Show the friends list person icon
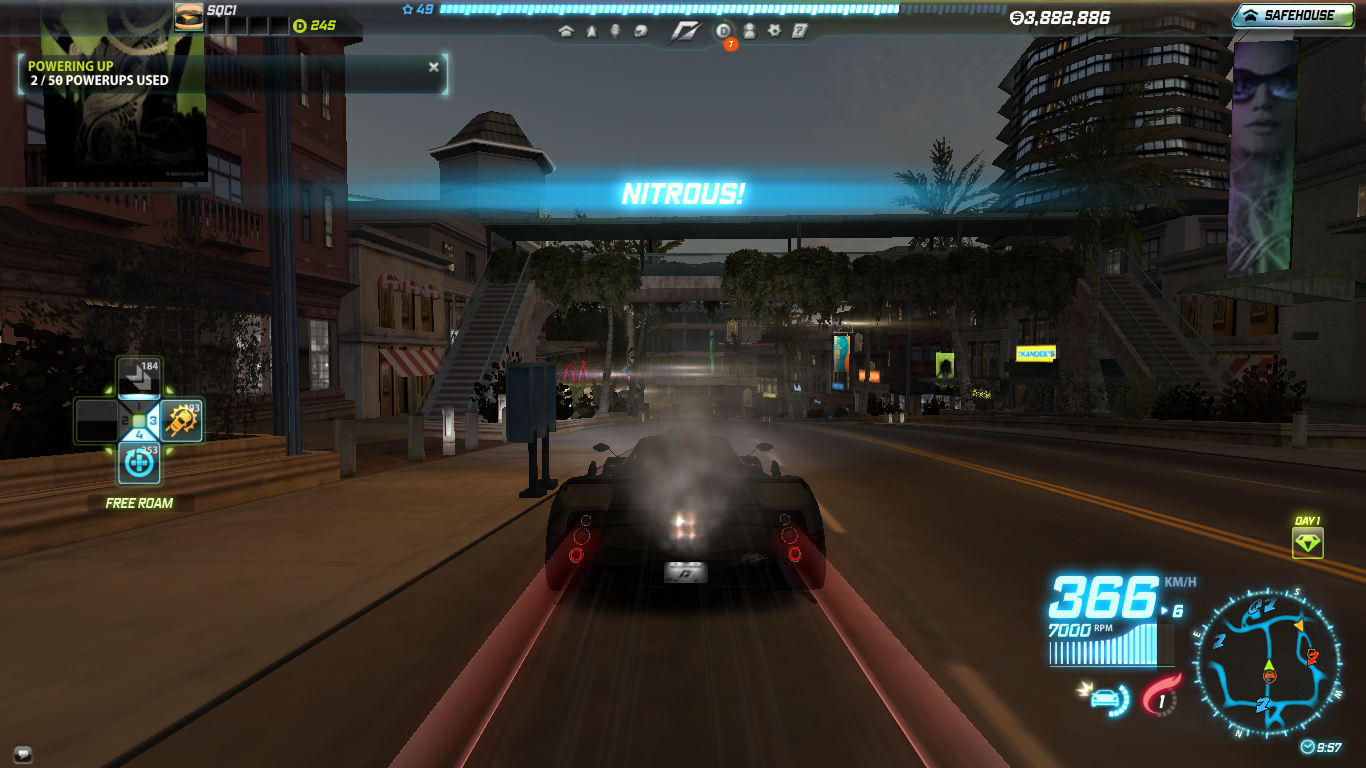The width and height of the screenshot is (1366, 768). click(x=749, y=31)
